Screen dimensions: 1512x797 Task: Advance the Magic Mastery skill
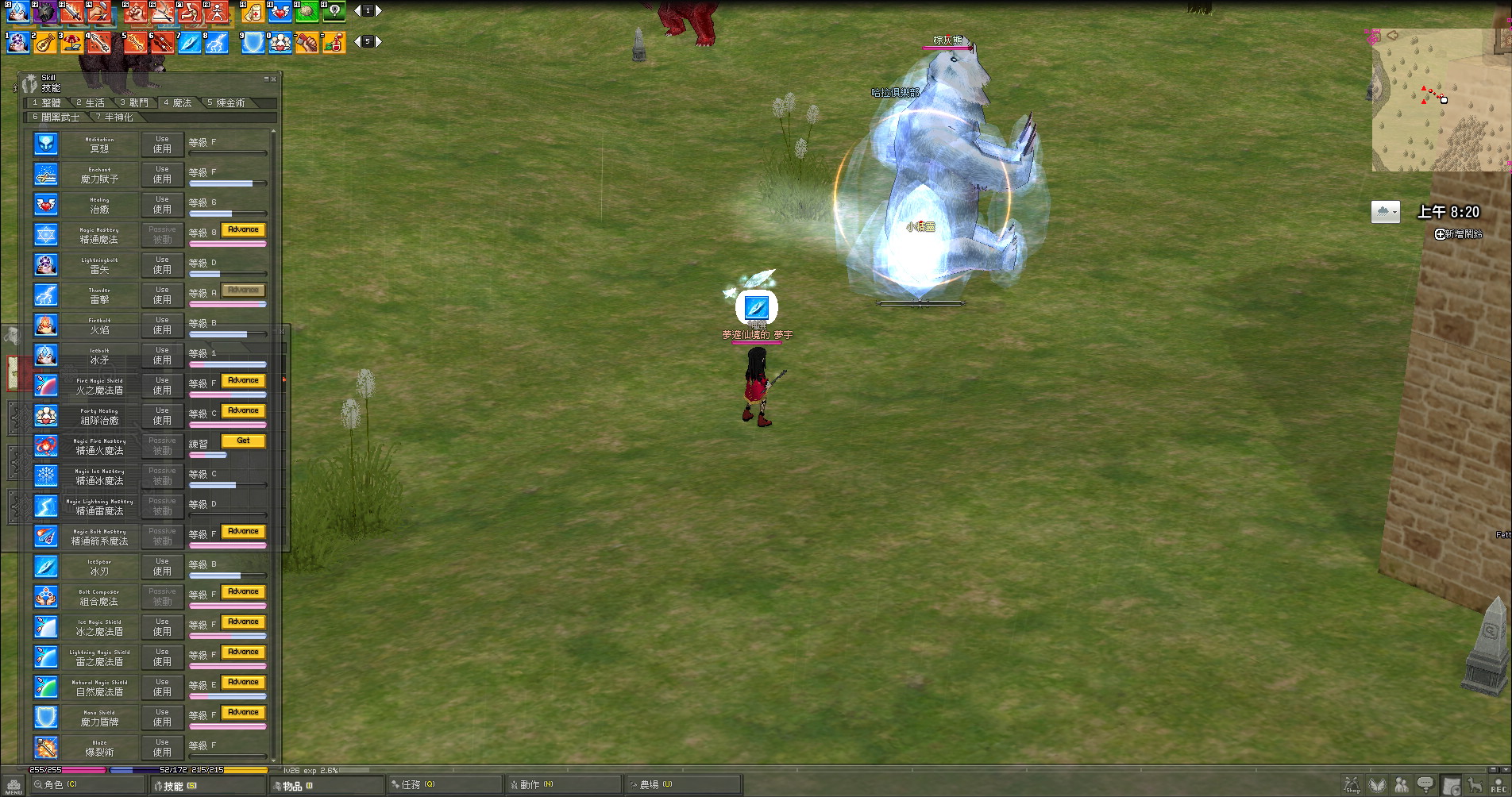(x=243, y=229)
